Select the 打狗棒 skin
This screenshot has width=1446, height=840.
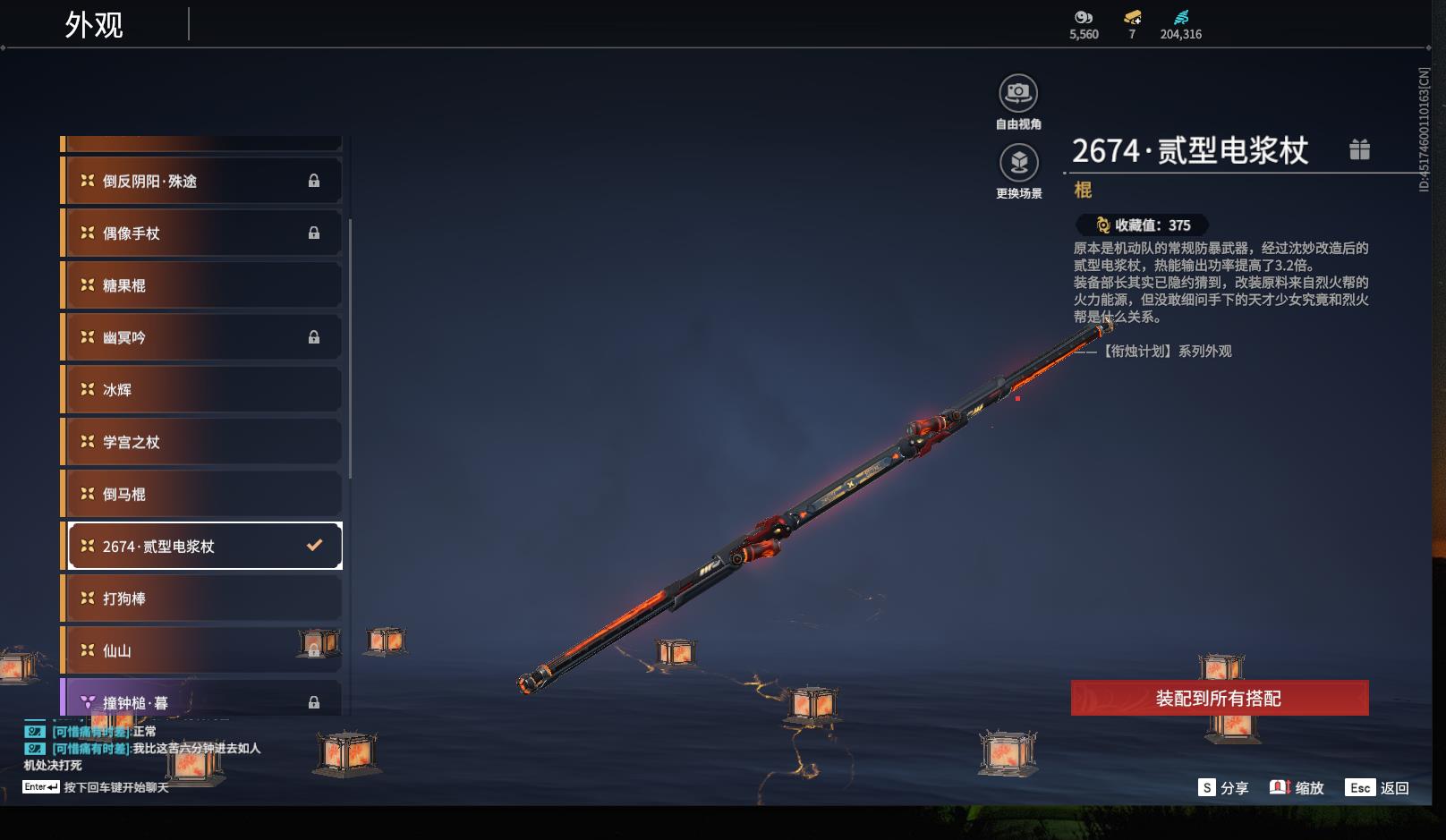point(202,598)
